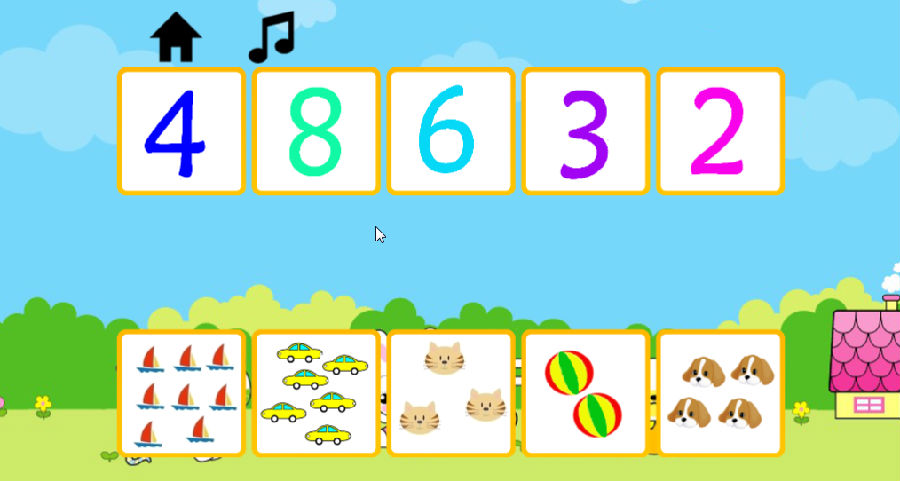Choose the sailboats picture card
Image resolution: width=900 pixels, height=481 pixels.
181,393
